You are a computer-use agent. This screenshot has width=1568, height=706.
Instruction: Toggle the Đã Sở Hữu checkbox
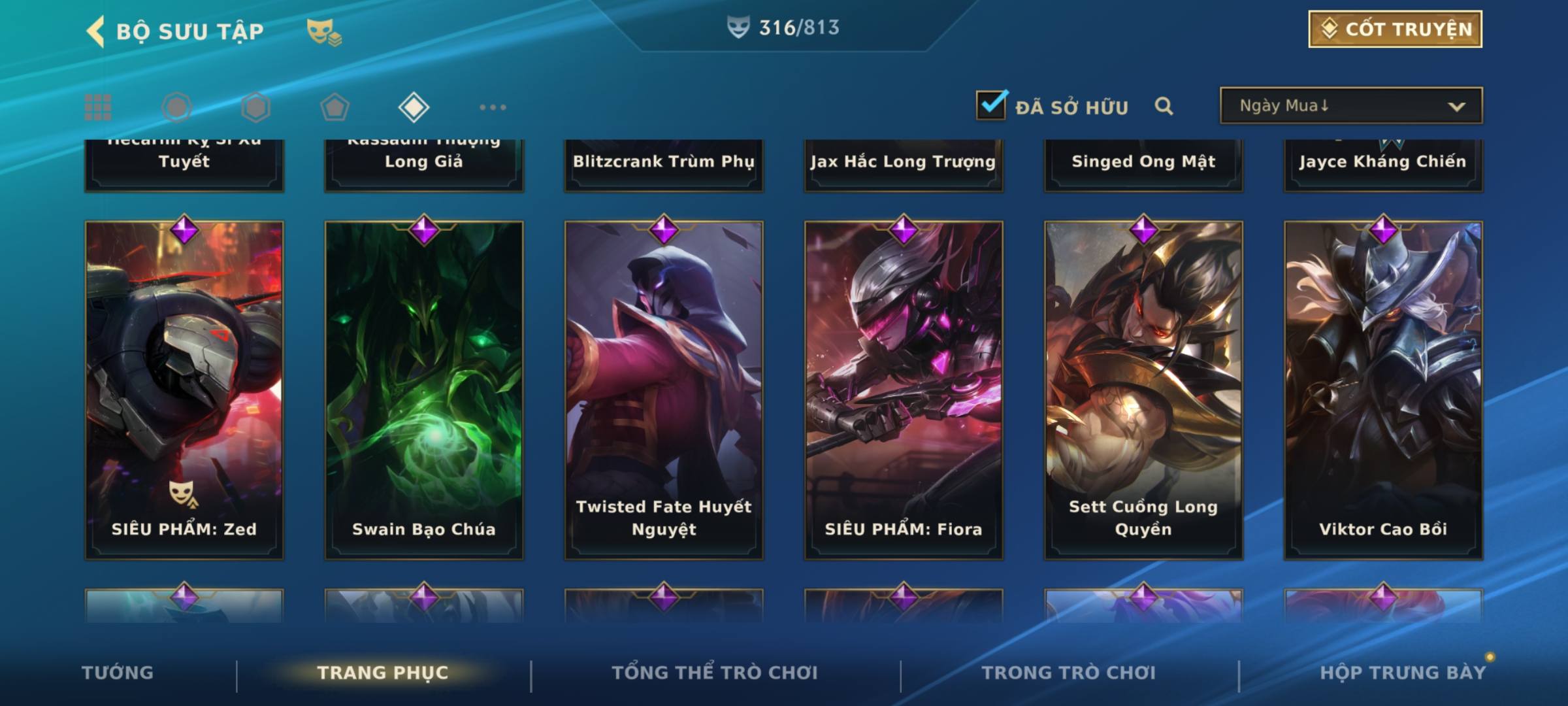pos(991,105)
